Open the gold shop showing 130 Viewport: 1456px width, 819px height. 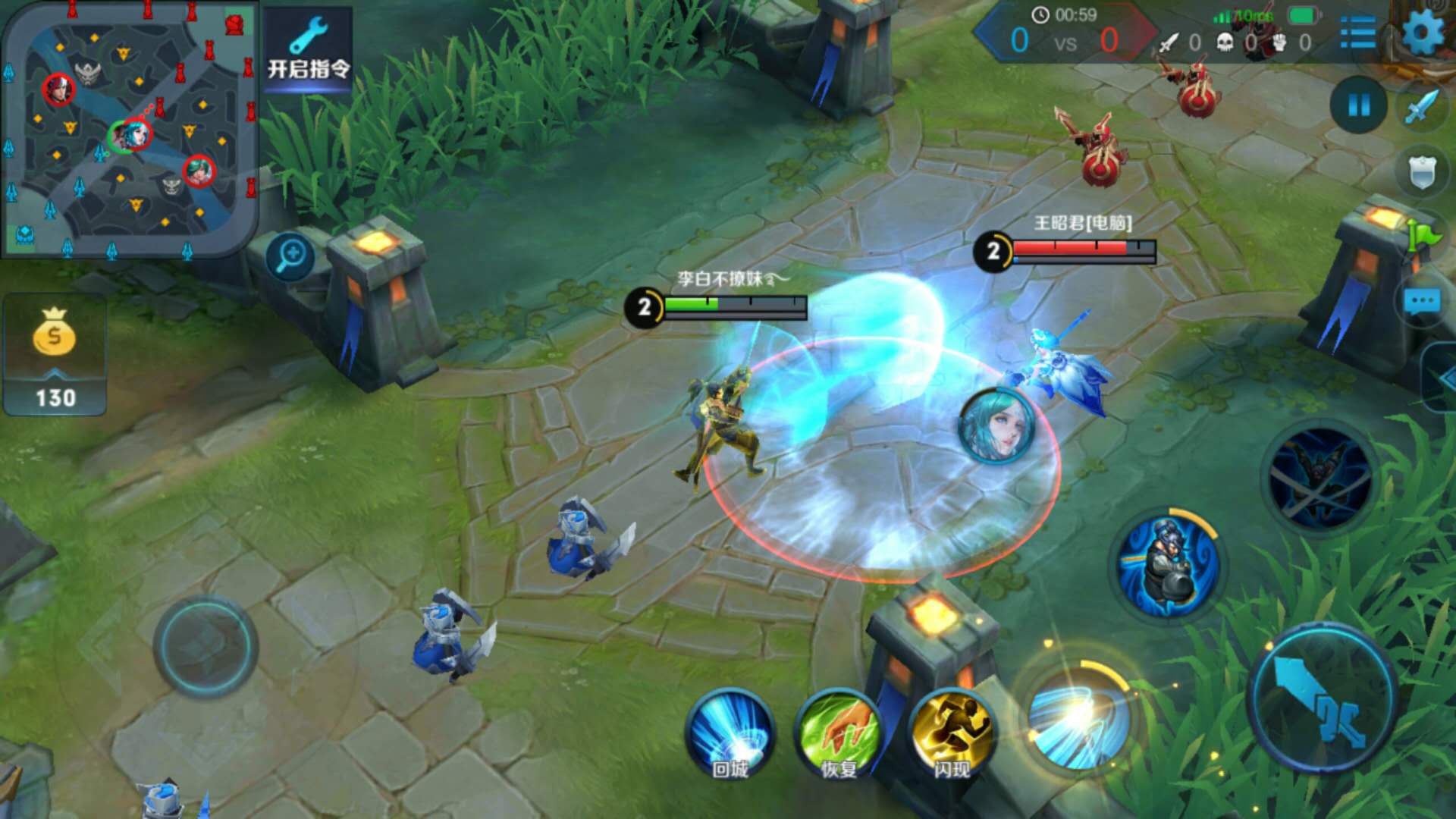55,356
